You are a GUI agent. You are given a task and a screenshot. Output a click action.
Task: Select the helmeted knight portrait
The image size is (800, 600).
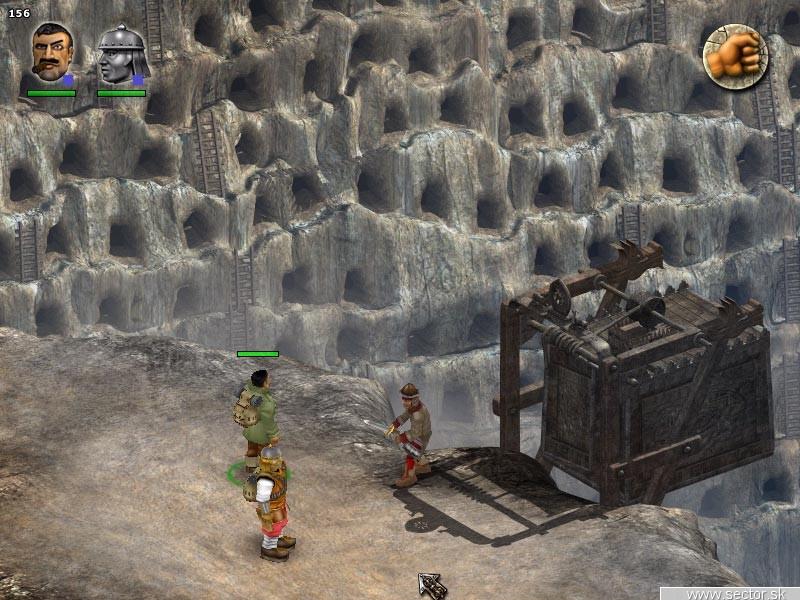[x=122, y=55]
